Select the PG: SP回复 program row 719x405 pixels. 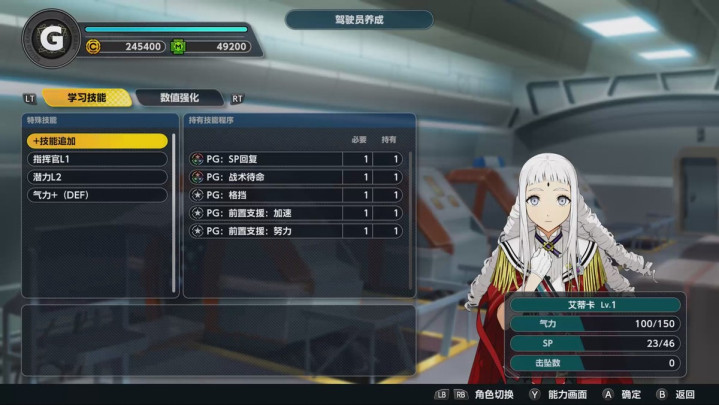(295, 159)
